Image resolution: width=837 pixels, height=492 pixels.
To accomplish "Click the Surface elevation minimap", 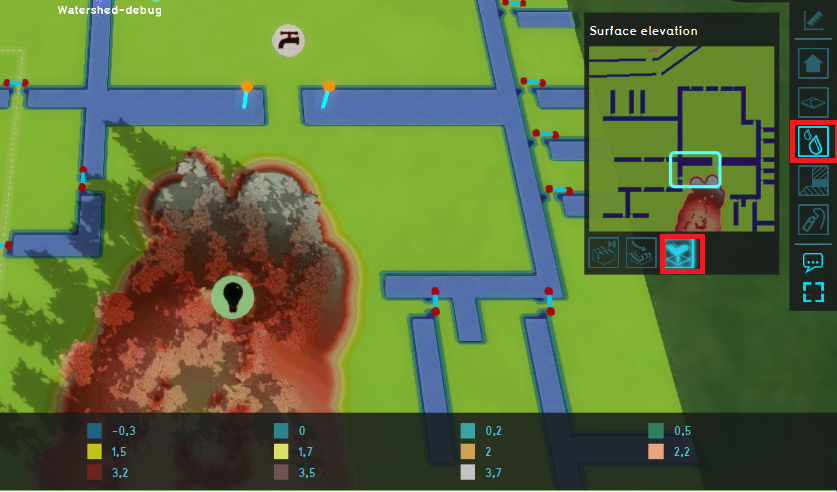I will pos(680,138).
